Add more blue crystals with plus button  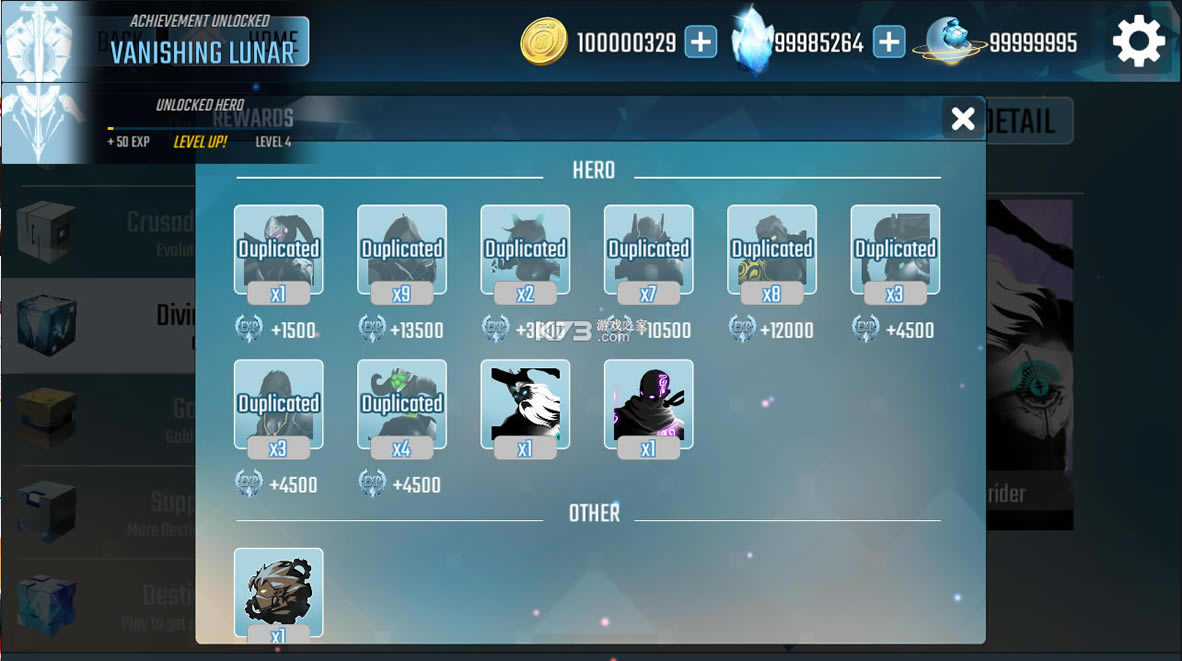tap(888, 42)
